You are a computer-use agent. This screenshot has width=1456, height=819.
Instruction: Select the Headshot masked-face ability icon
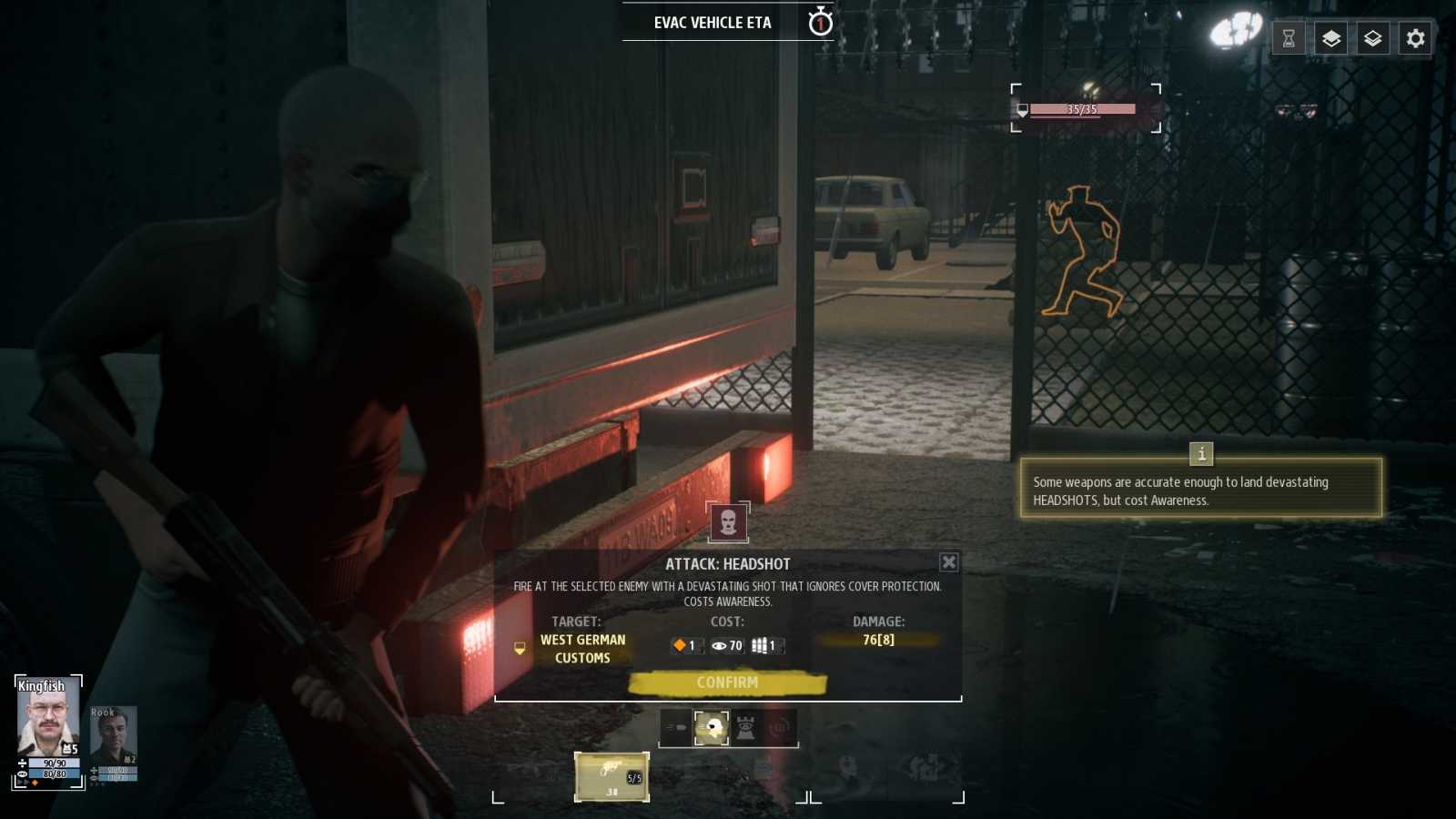[711, 727]
